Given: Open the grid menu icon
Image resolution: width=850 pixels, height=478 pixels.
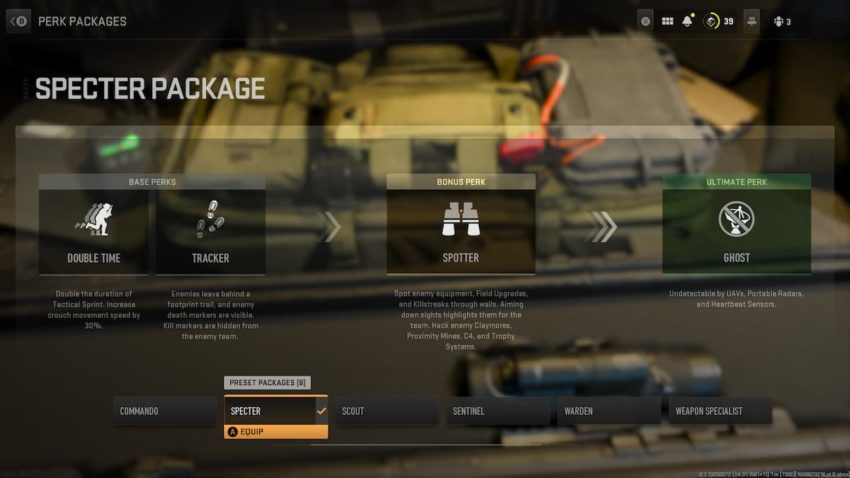Looking at the screenshot, I should 667,21.
